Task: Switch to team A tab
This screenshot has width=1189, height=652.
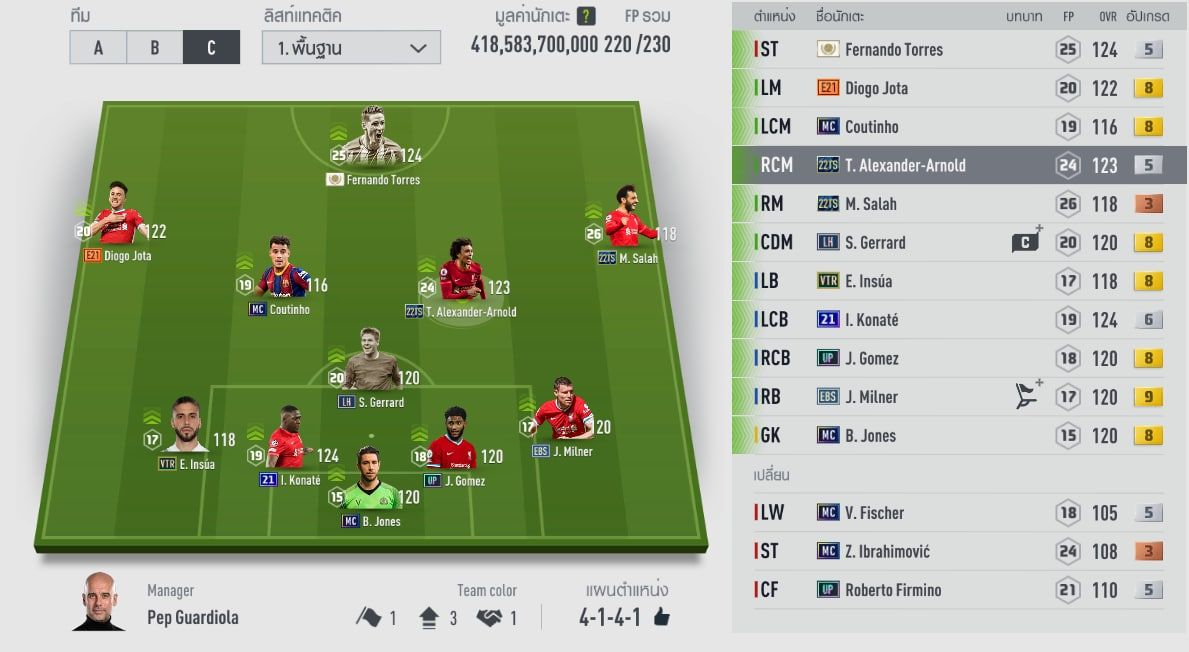Action: pyautogui.click(x=98, y=47)
